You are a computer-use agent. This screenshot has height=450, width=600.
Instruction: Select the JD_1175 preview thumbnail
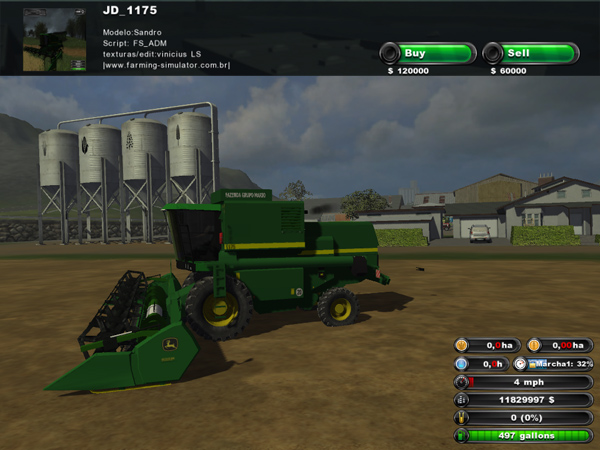tap(54, 40)
